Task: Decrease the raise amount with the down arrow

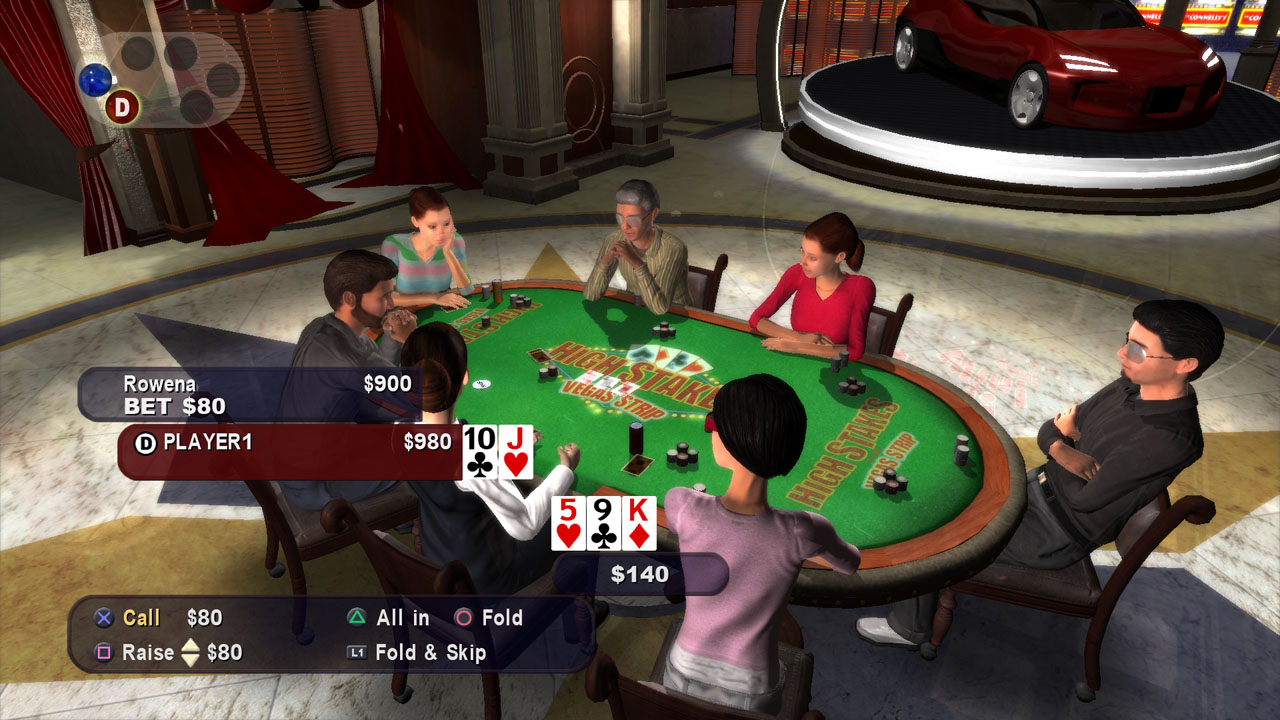Action: point(193,658)
